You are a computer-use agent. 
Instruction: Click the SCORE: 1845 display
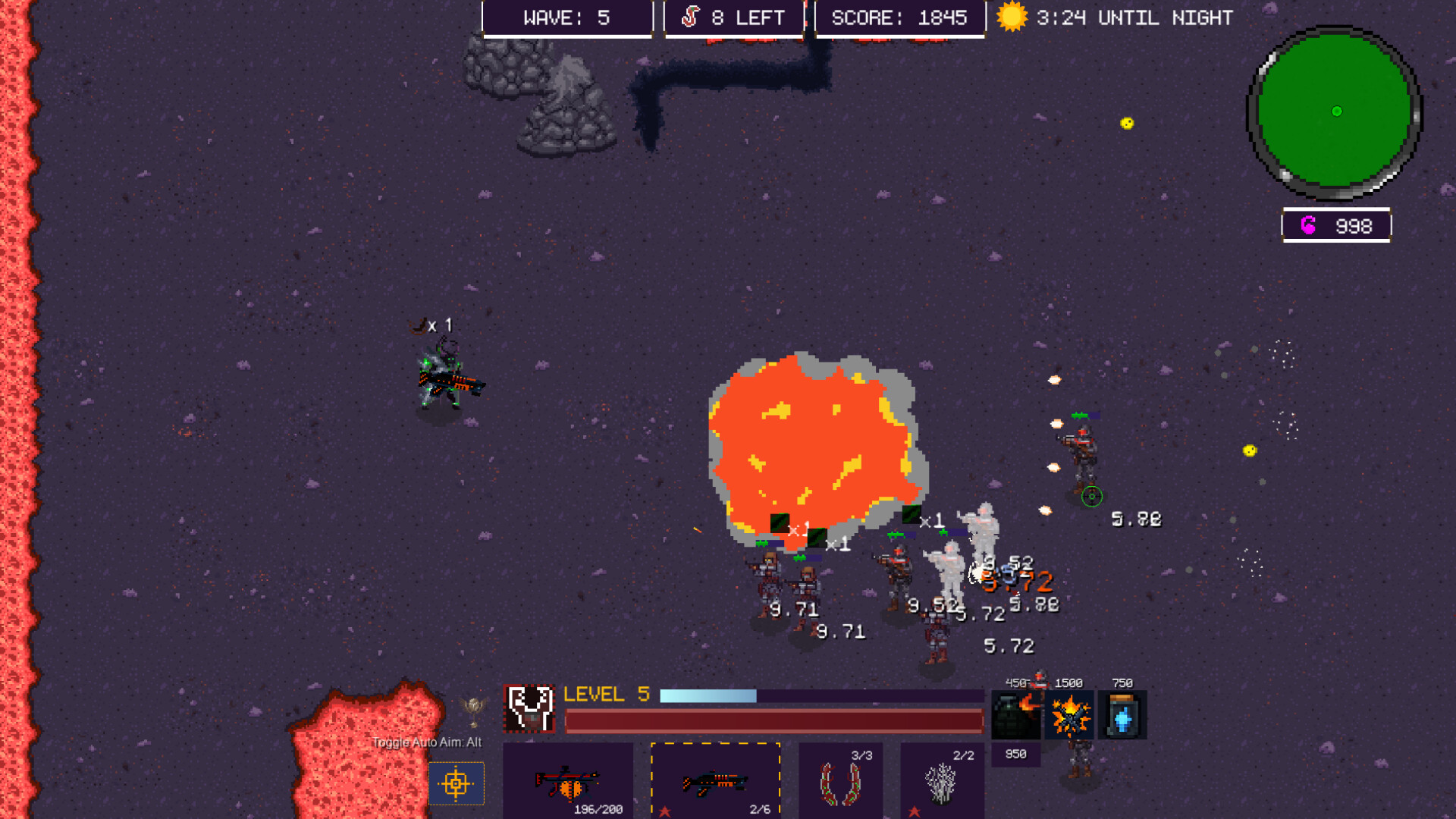tap(899, 17)
